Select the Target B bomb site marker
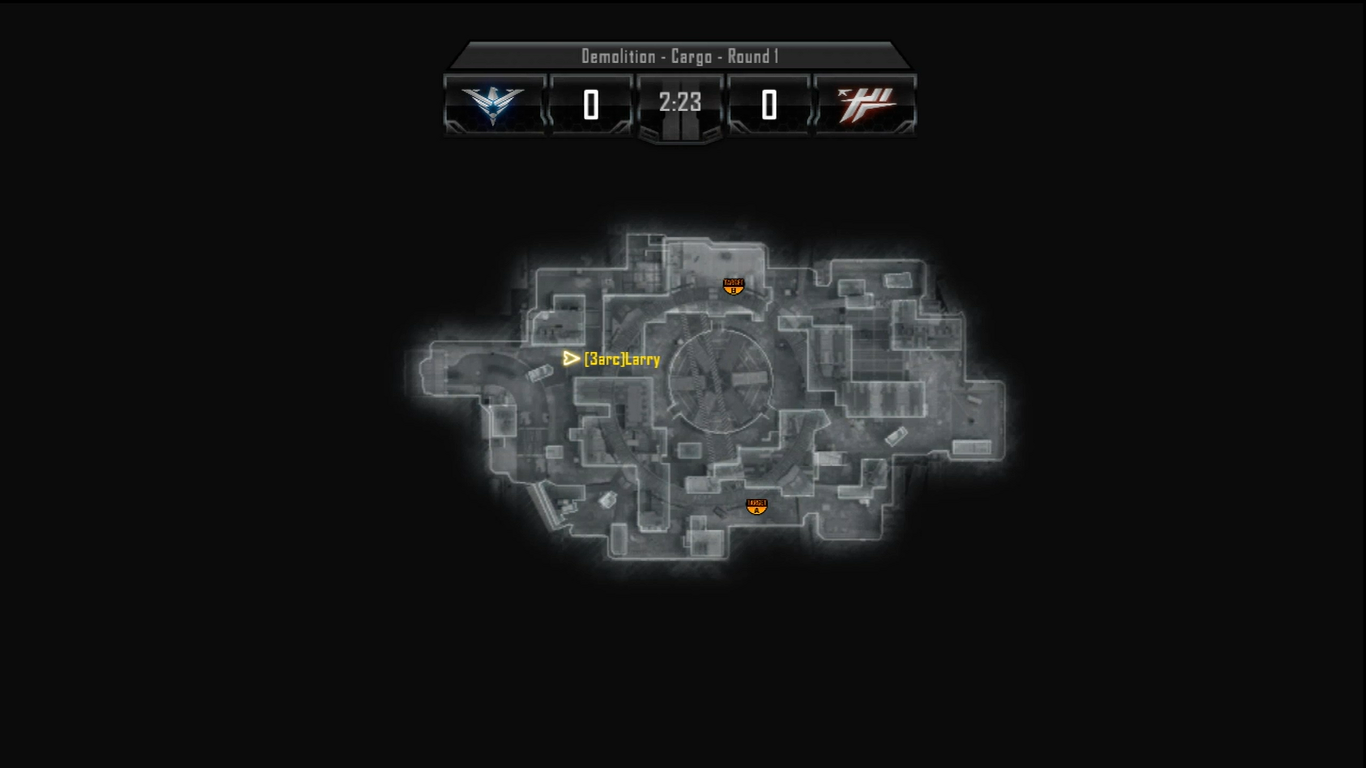Screen dimensions: 1366x768 [x=733, y=286]
